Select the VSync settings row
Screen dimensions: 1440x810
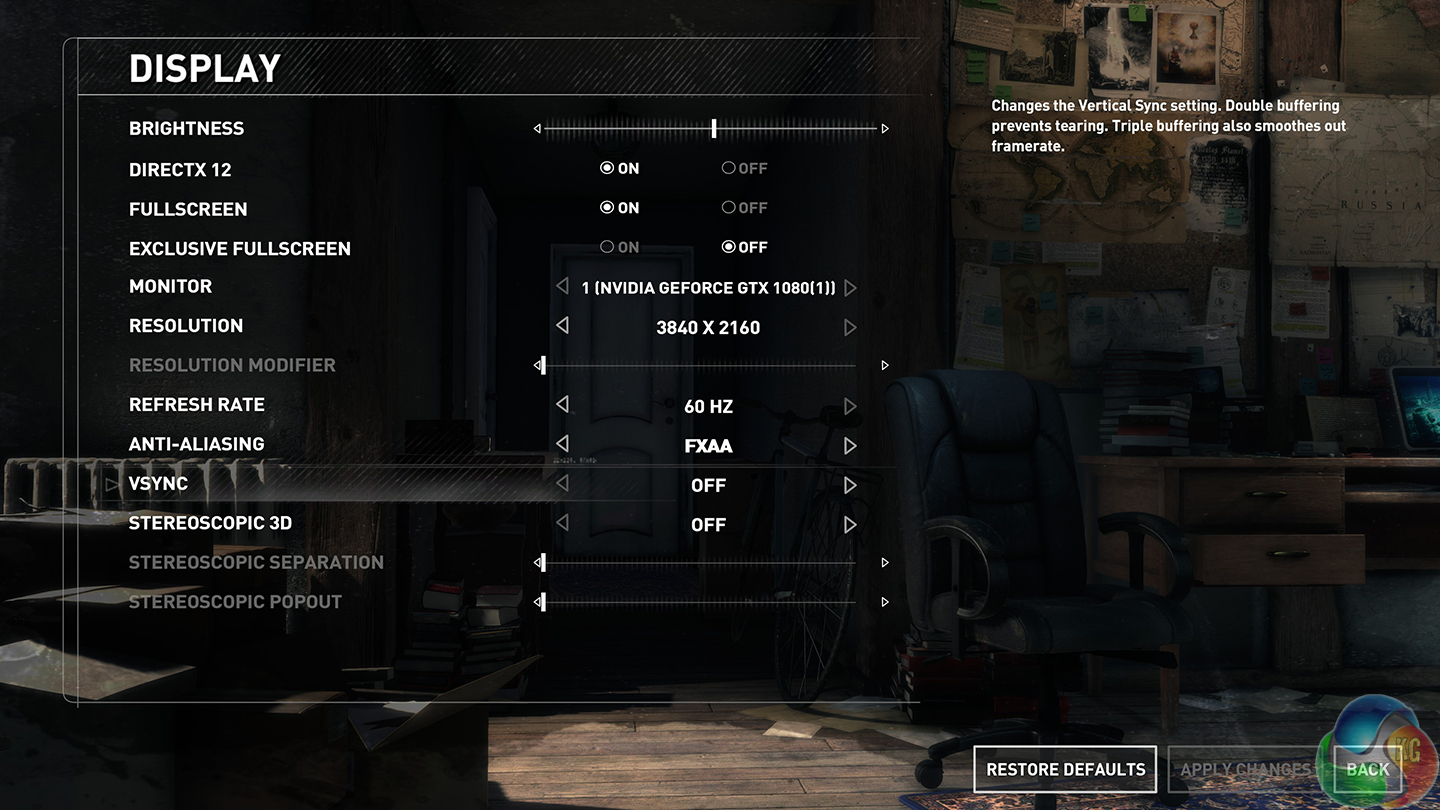coord(158,484)
